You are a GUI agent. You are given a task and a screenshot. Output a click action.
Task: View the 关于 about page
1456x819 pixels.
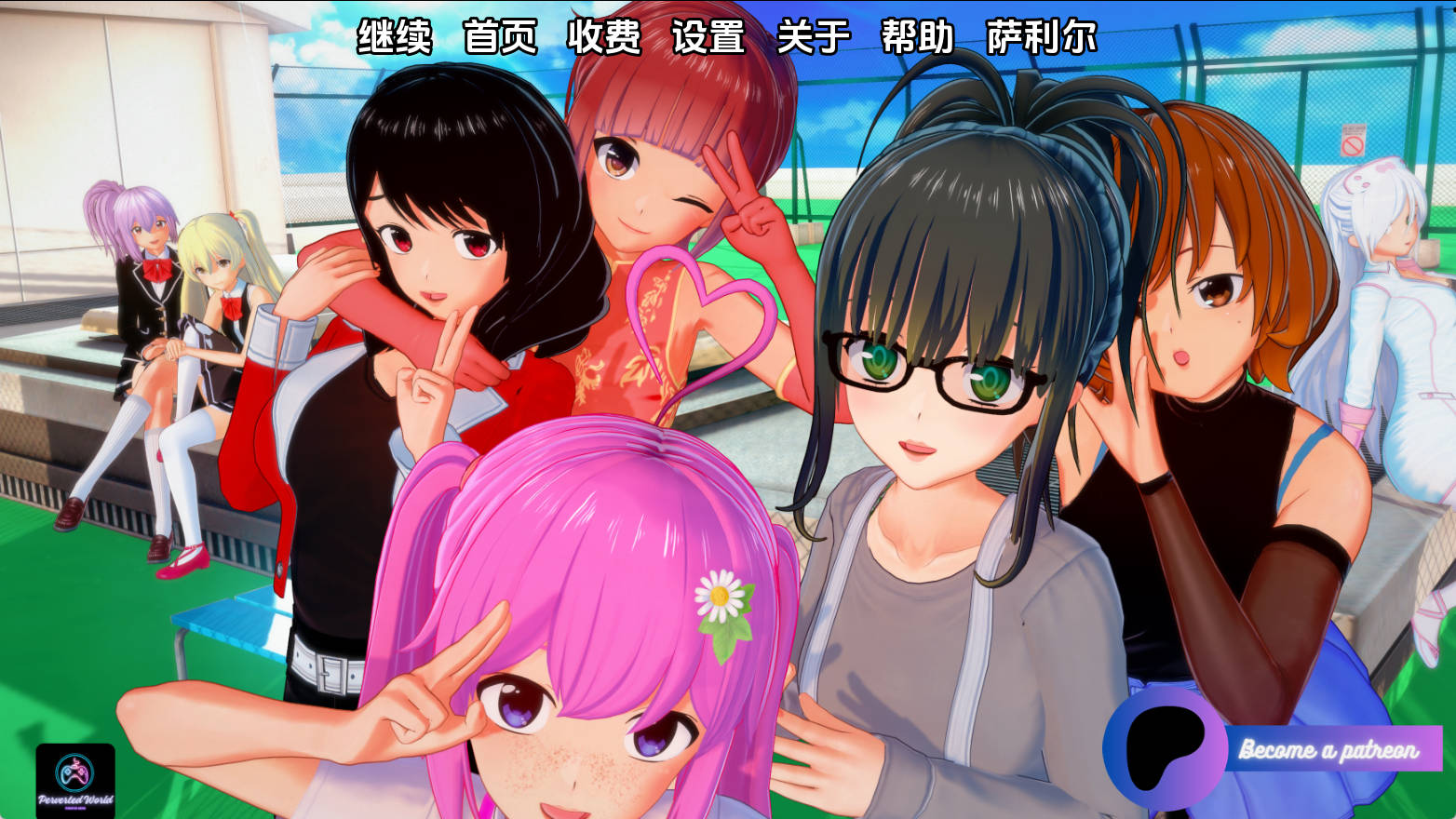tap(814, 39)
